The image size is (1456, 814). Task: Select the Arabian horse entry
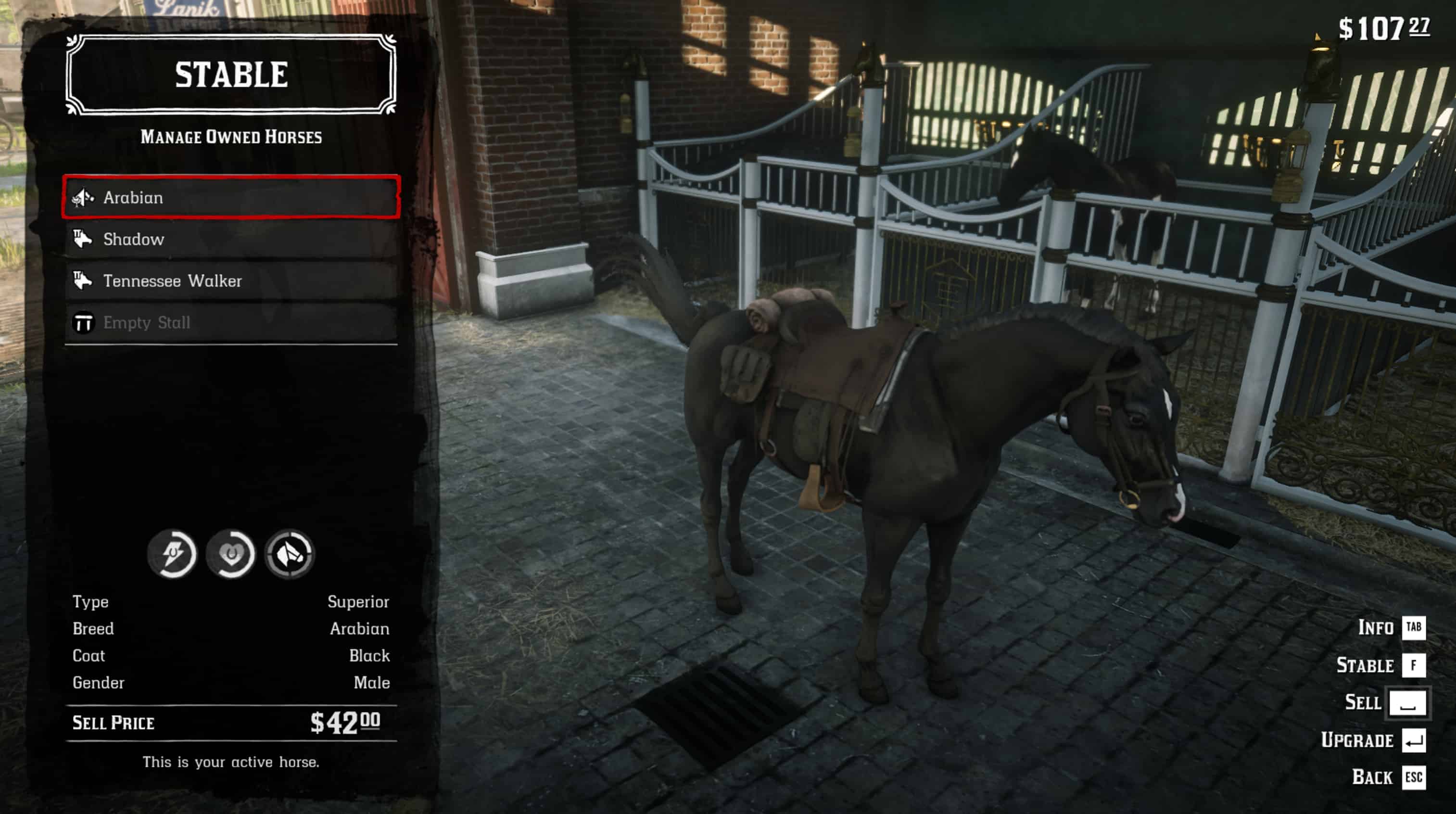click(230, 197)
